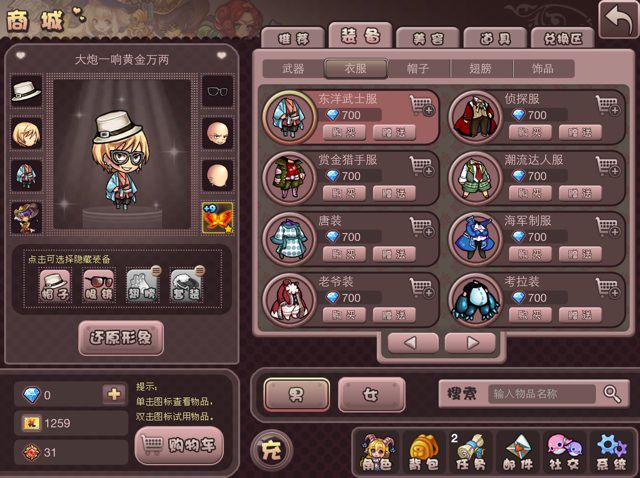Open the 兑换区 tab
The height and width of the screenshot is (478, 640).
coord(561,38)
